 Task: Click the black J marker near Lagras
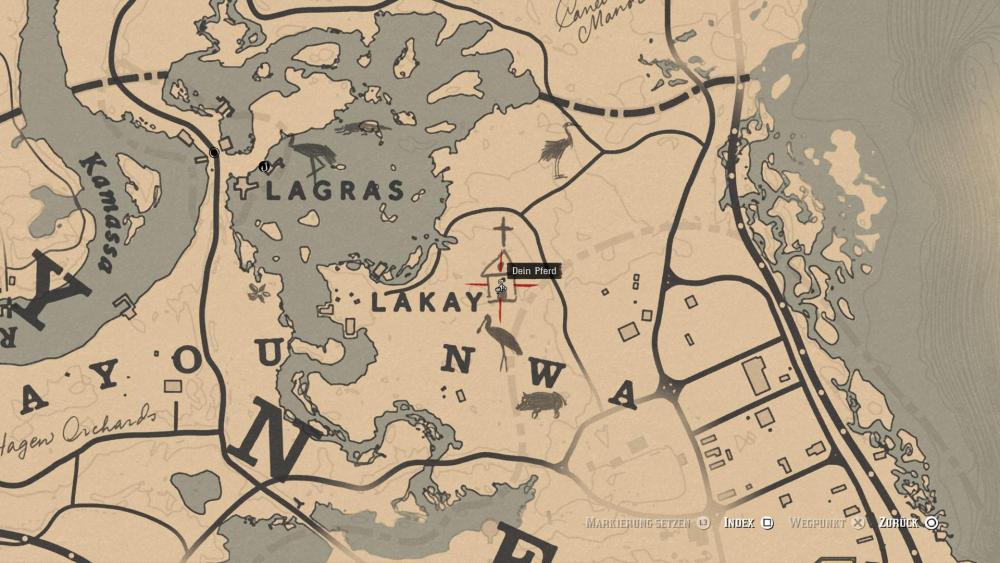pyautogui.click(x=264, y=166)
